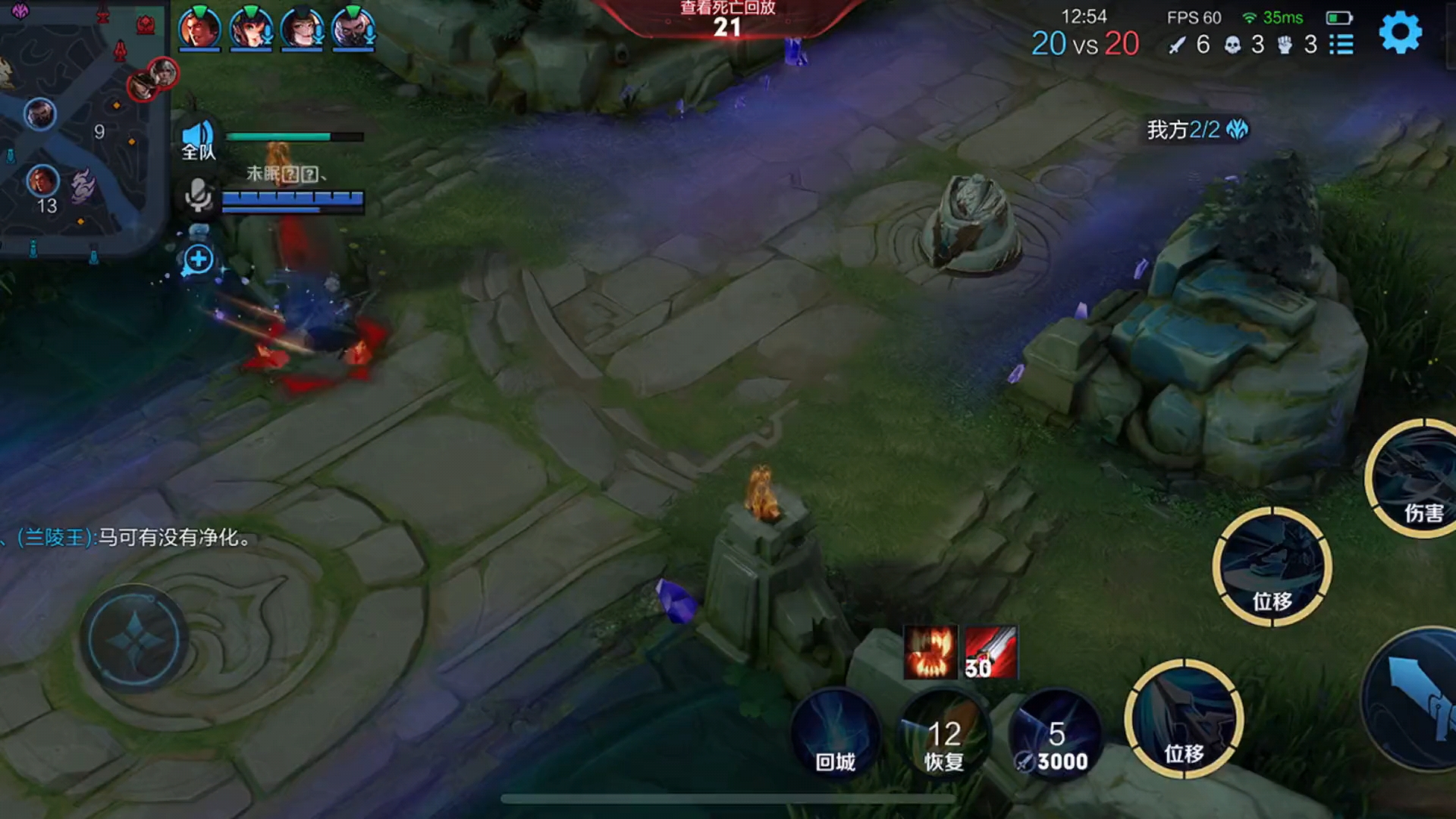View the death replay banner

tap(726, 18)
